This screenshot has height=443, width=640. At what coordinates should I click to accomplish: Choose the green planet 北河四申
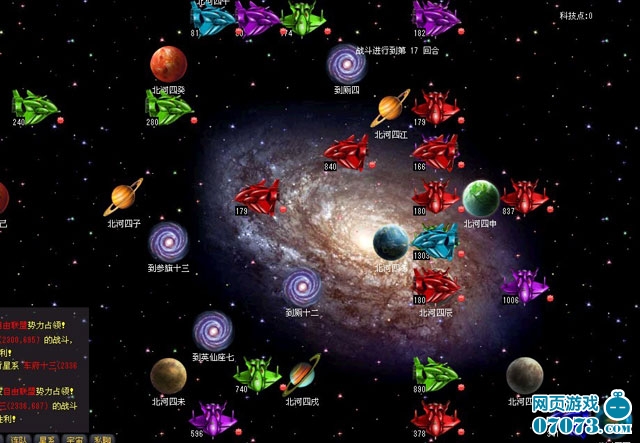[x=480, y=198]
